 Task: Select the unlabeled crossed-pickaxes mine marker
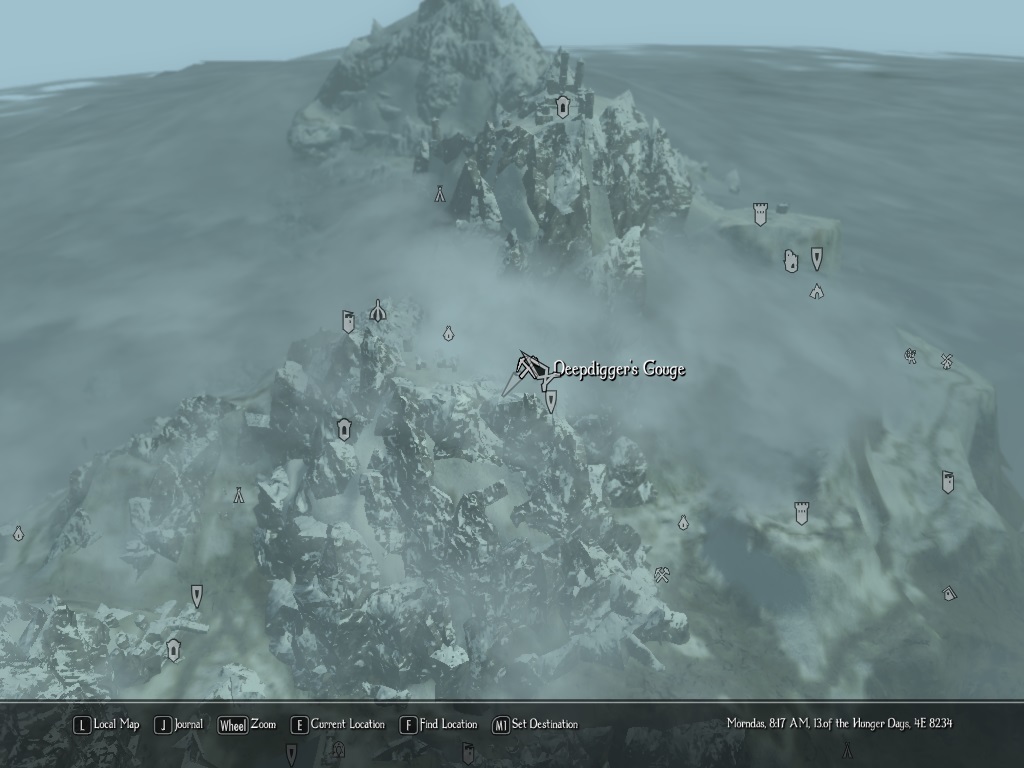(x=661, y=574)
